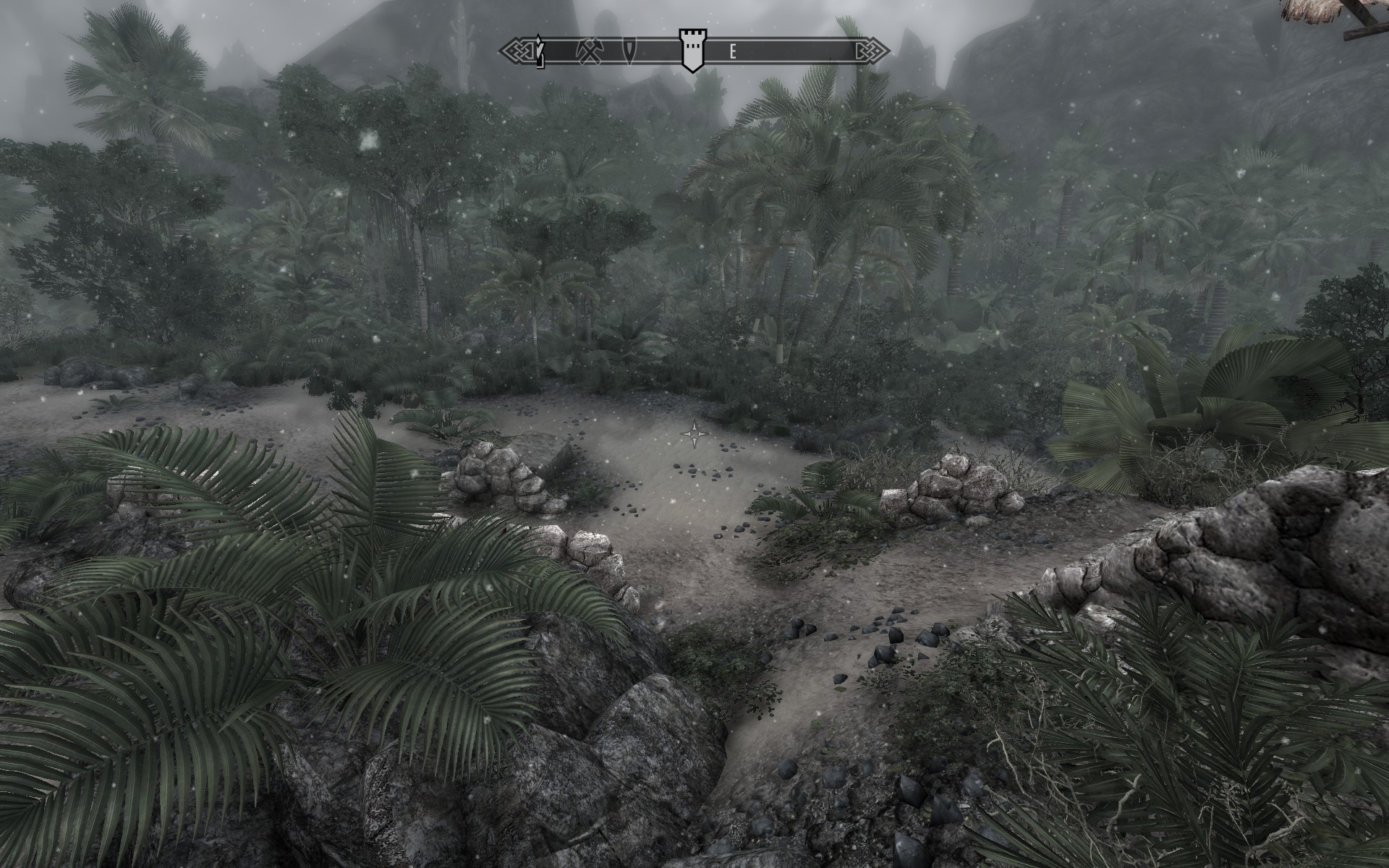Click the fort tower marker on the compass
The width and height of the screenshot is (1389, 868).
click(x=692, y=49)
